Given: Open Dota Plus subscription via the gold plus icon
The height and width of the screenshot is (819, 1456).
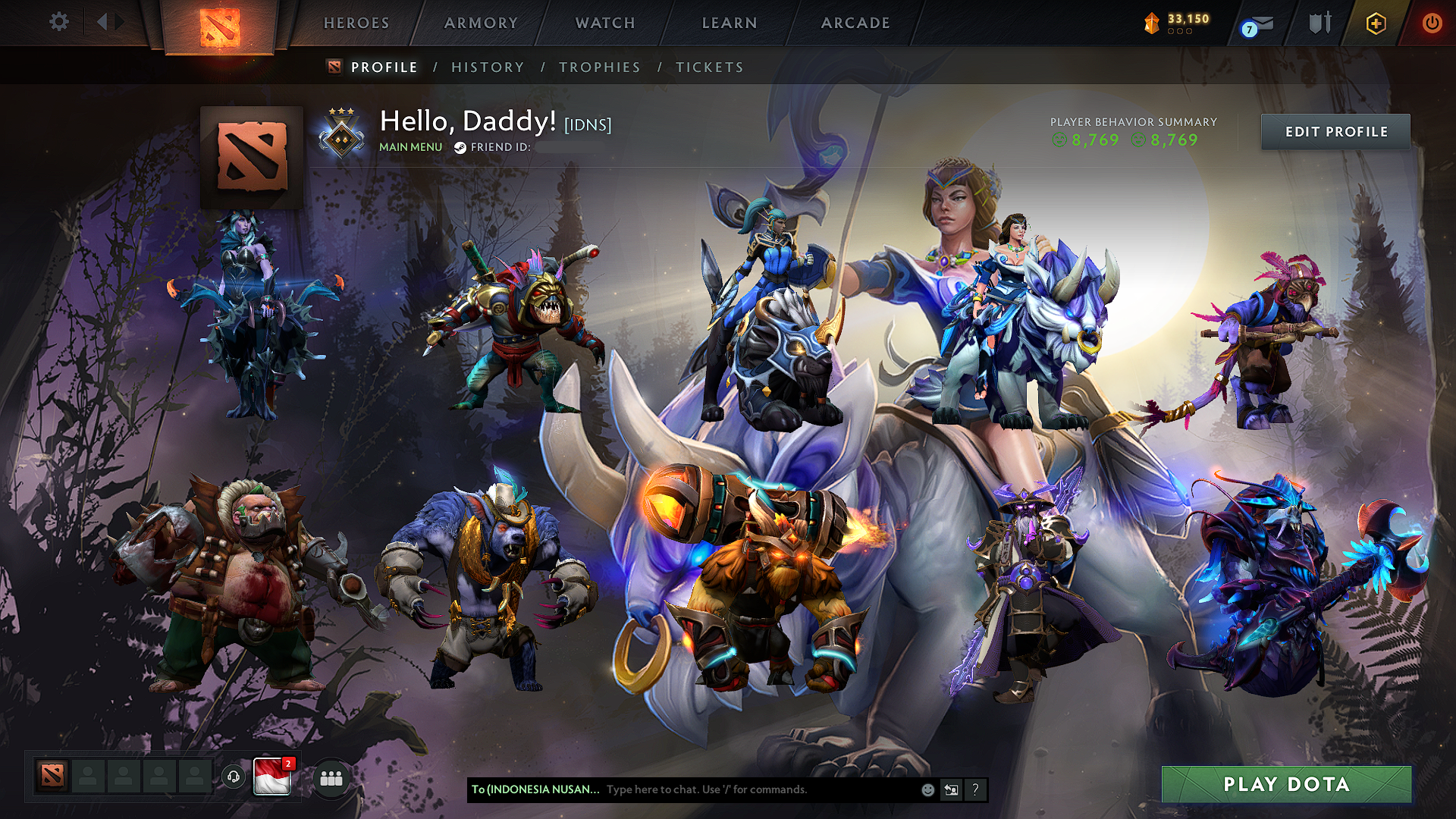Looking at the screenshot, I should [x=1376, y=23].
